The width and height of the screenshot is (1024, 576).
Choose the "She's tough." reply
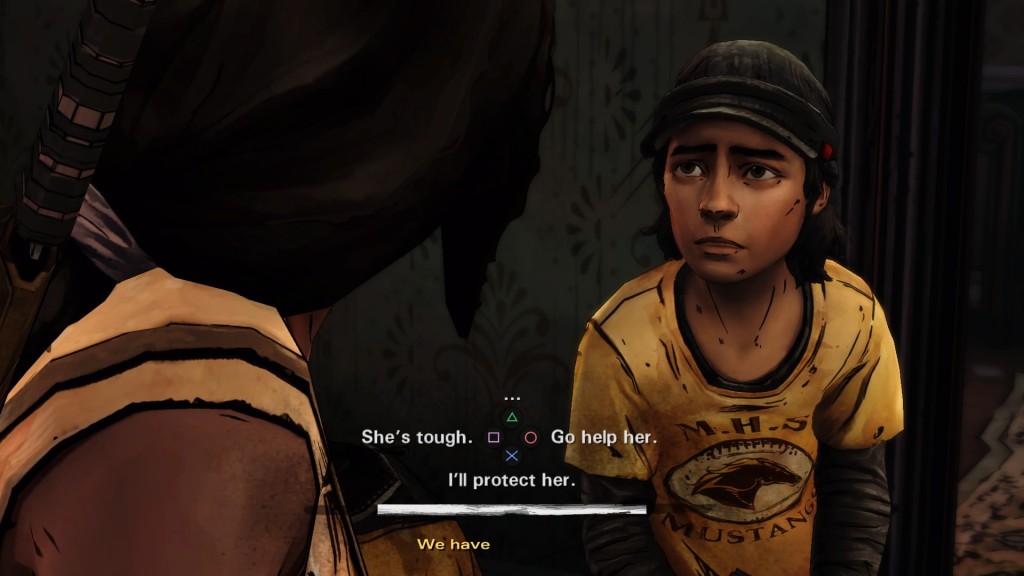point(416,438)
